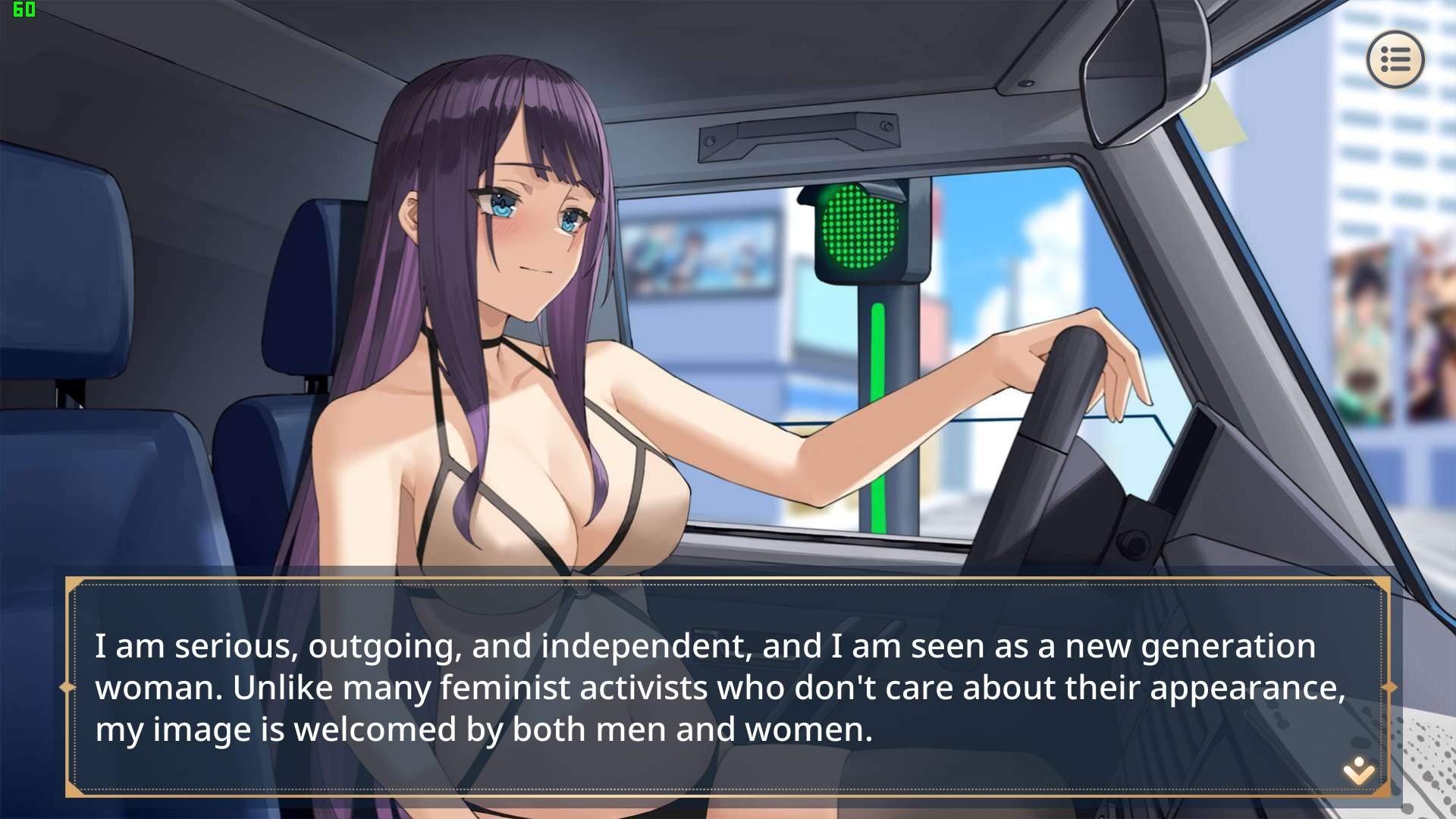Open the round list menu button

1395,59
